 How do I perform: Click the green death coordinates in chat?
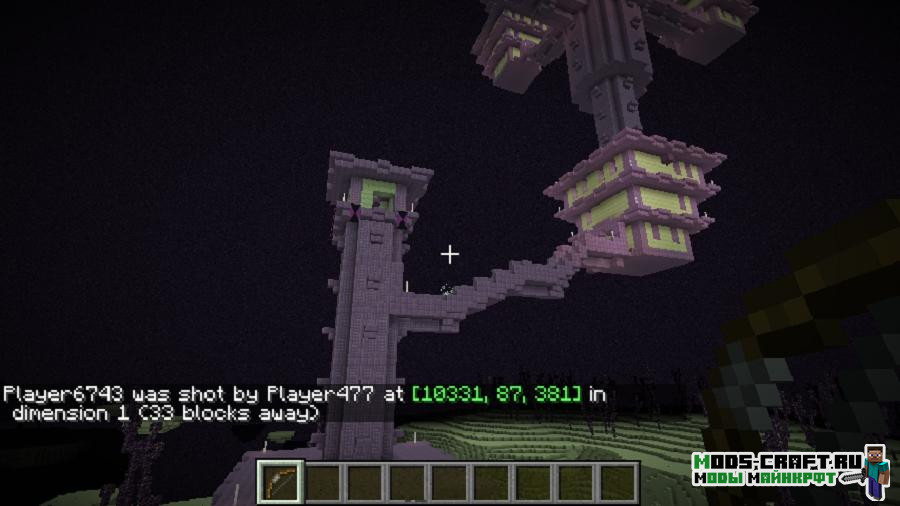[496, 394]
